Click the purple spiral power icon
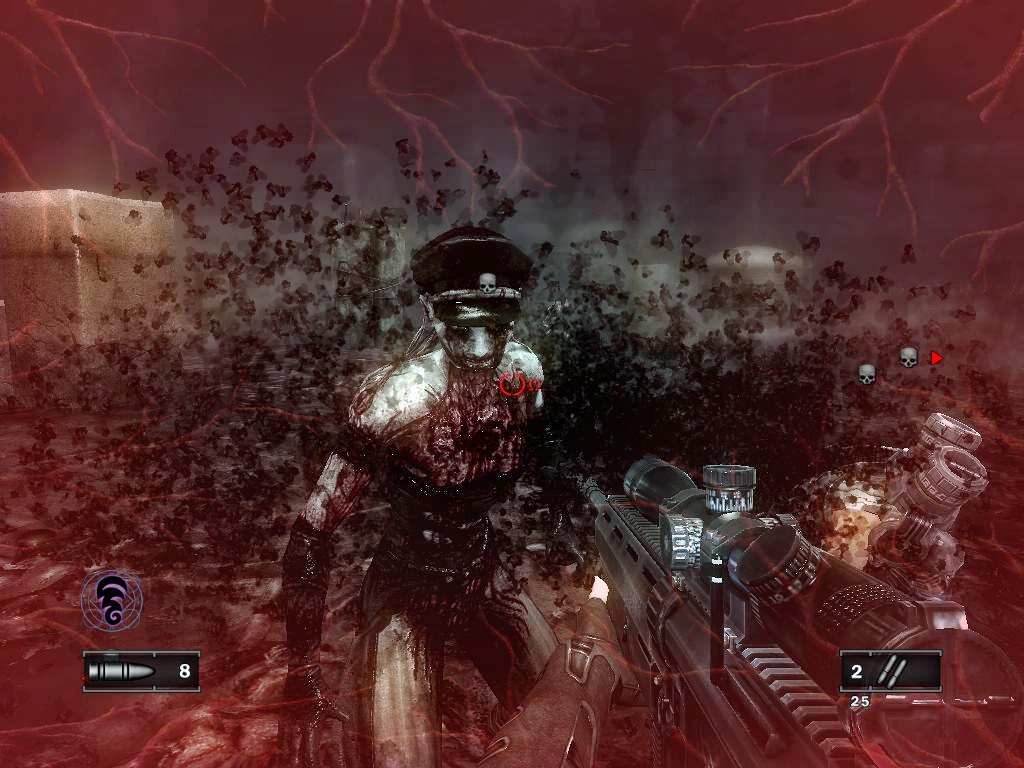 coord(111,600)
